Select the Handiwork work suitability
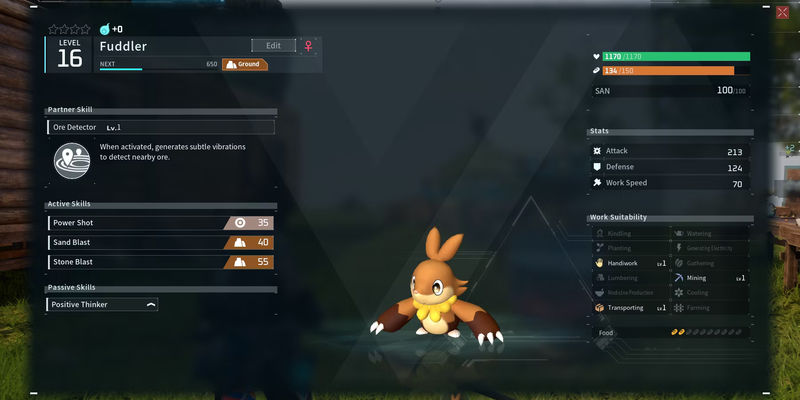The height and width of the screenshot is (400, 800). [x=629, y=263]
